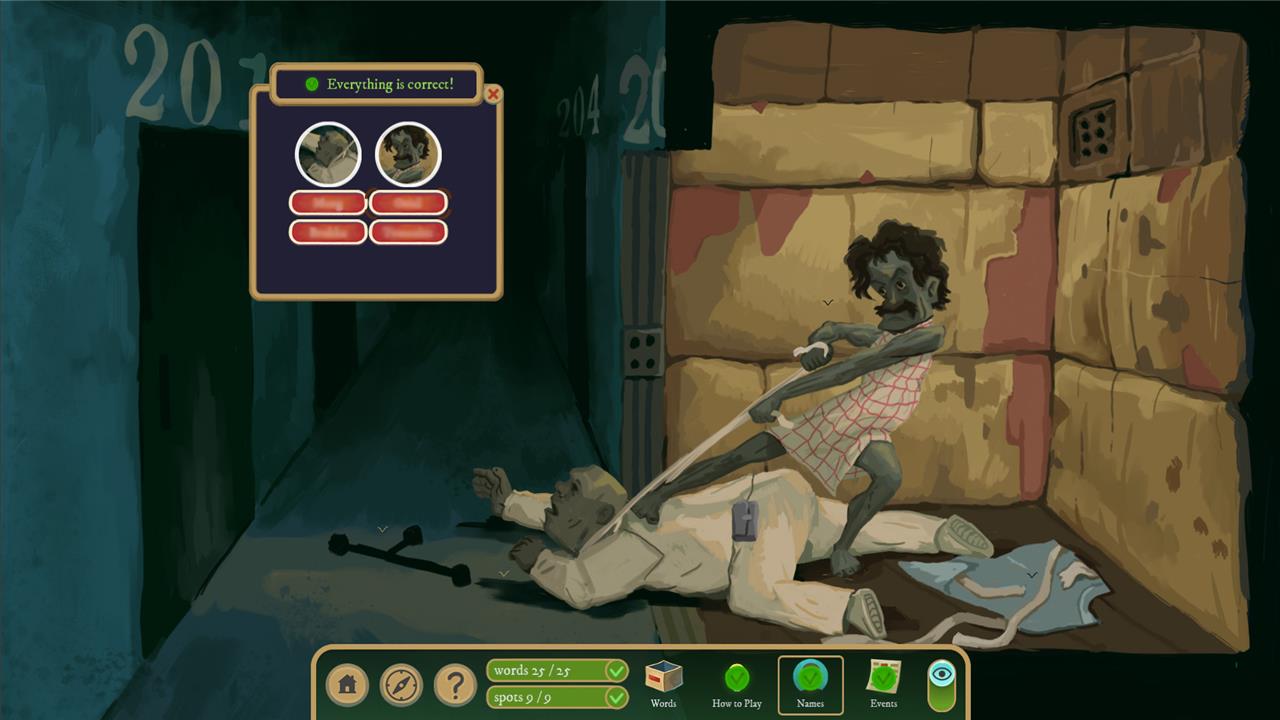Click the bottom name slot under the lying man's portrait

(328, 232)
